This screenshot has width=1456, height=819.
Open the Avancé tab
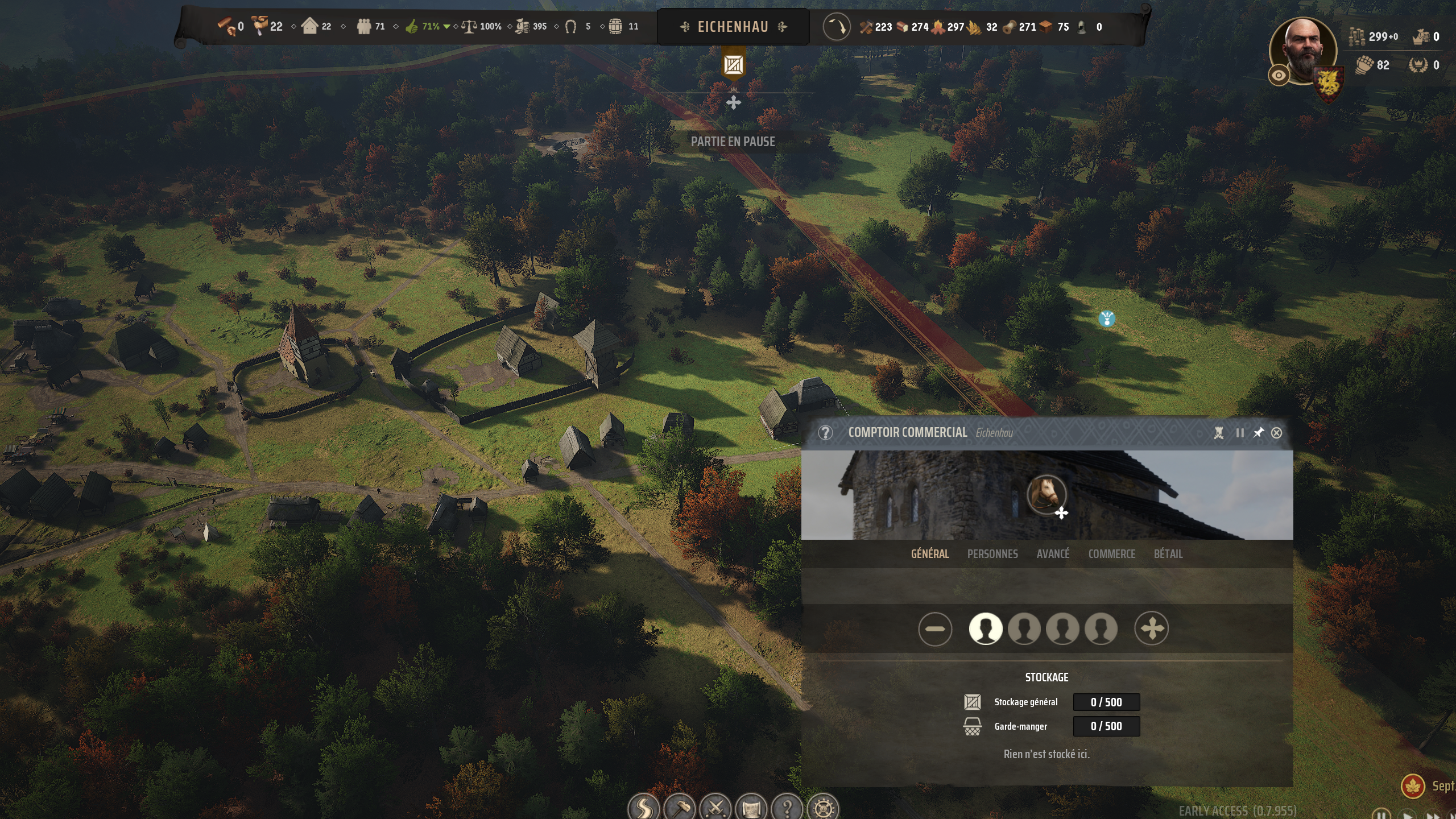coord(1053,553)
